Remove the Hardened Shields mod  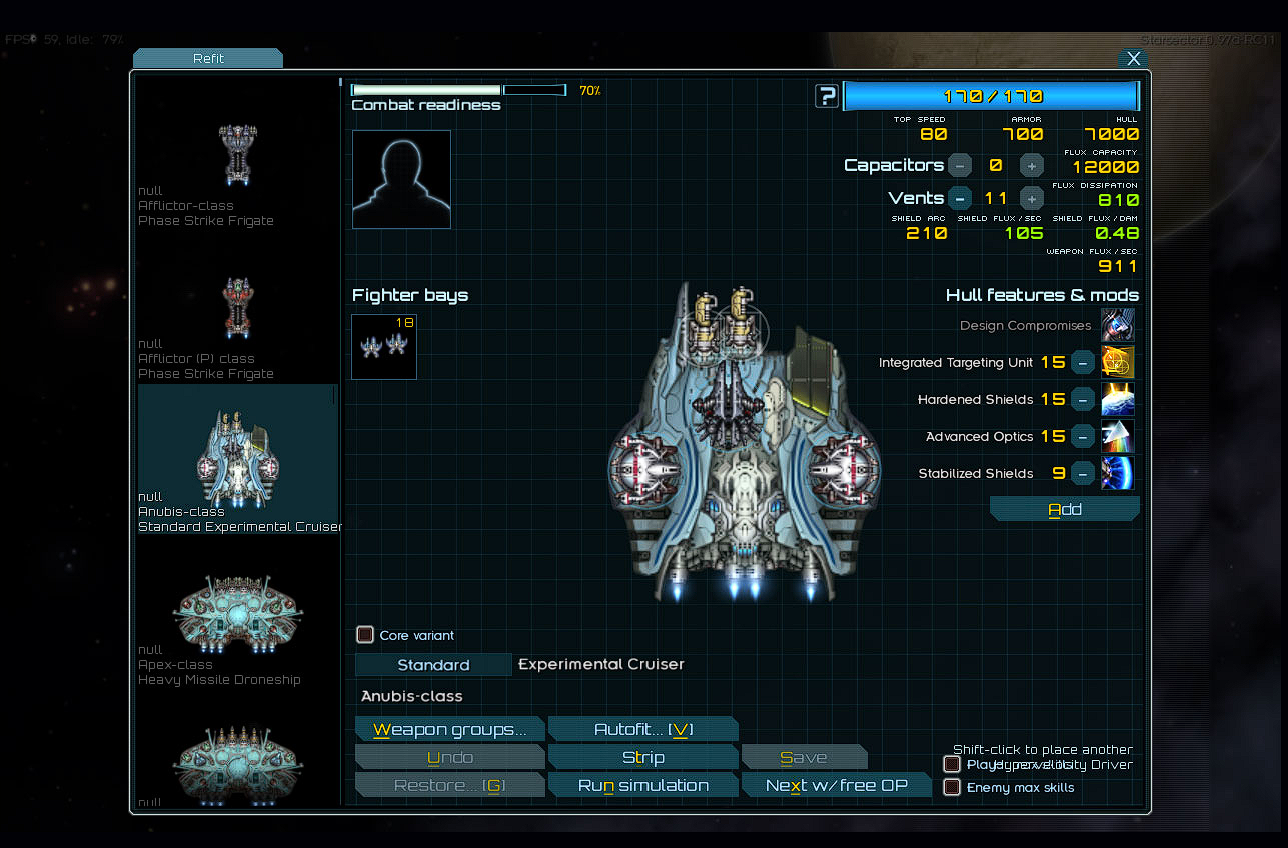pyautogui.click(x=1082, y=399)
